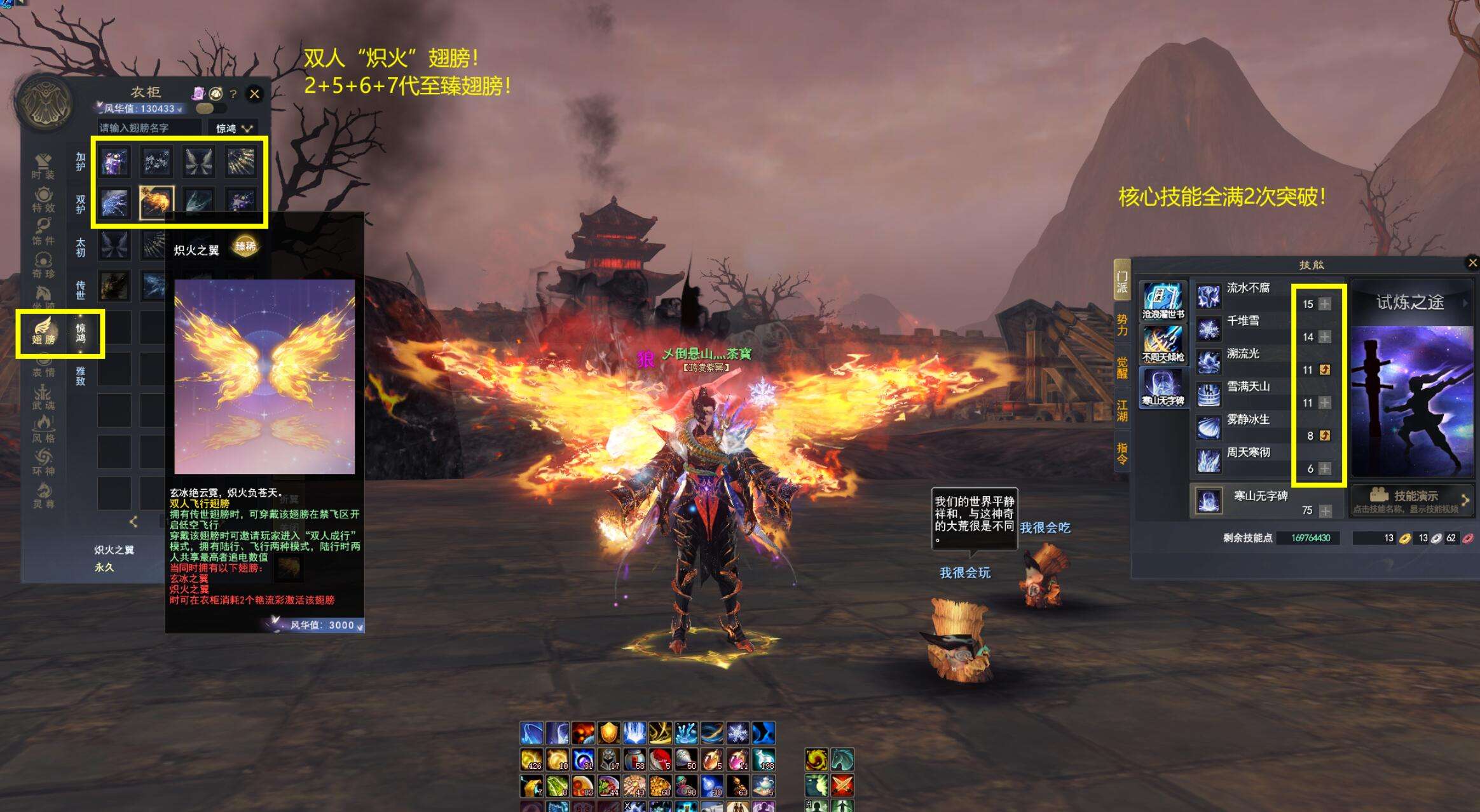Image resolution: width=1480 pixels, height=812 pixels.
Task: Open the 惊鸿 dropdown filter
Action: click(x=233, y=128)
